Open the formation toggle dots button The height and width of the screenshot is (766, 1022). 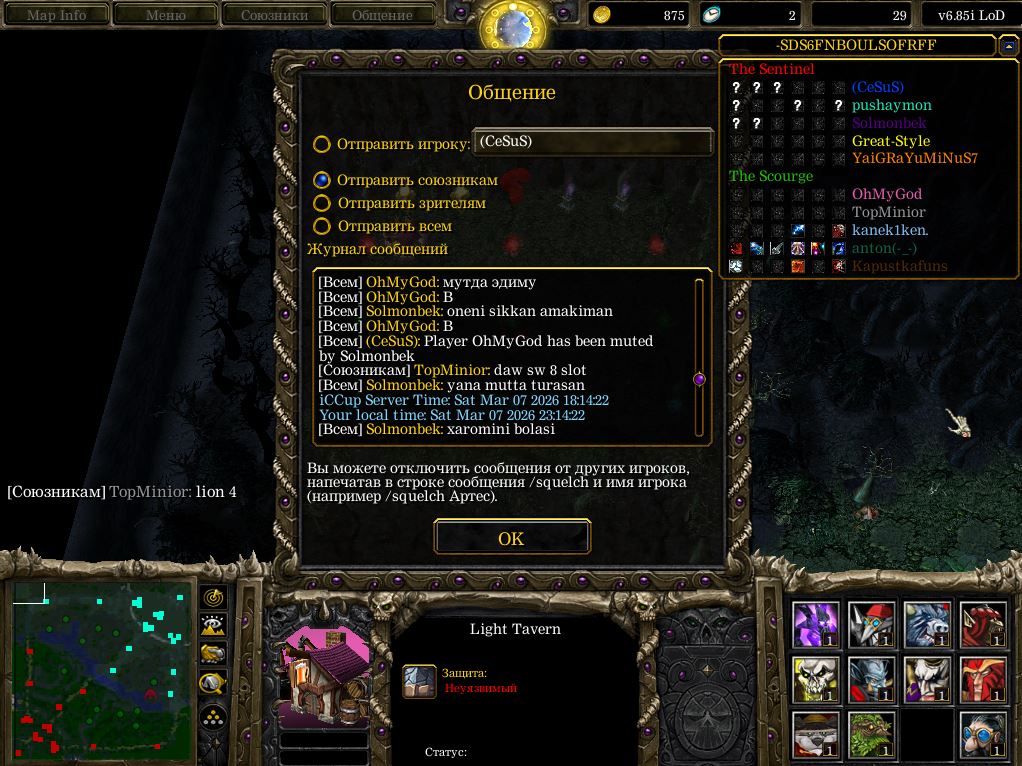pos(213,716)
